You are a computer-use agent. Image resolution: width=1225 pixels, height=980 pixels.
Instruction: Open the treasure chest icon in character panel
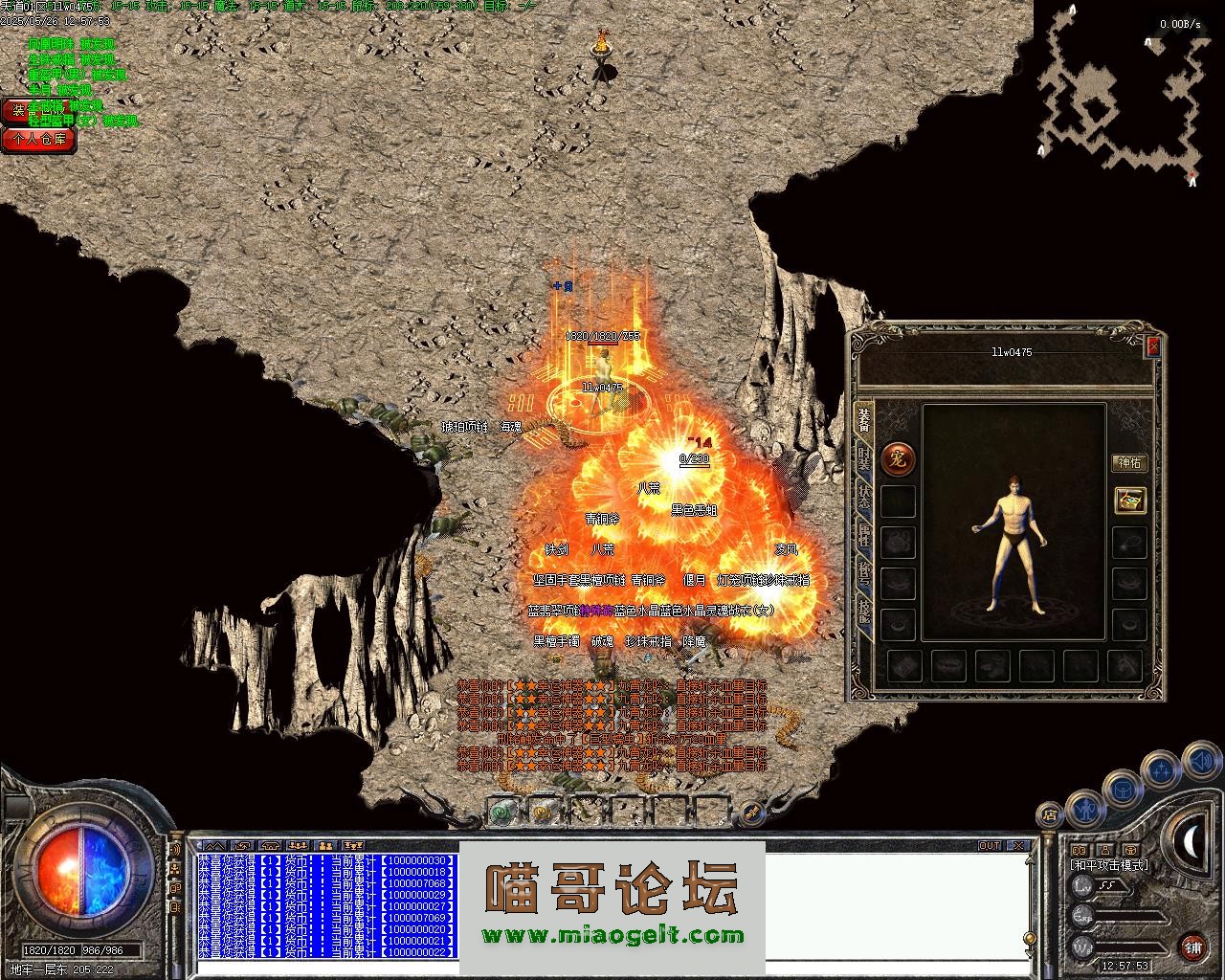1130,501
